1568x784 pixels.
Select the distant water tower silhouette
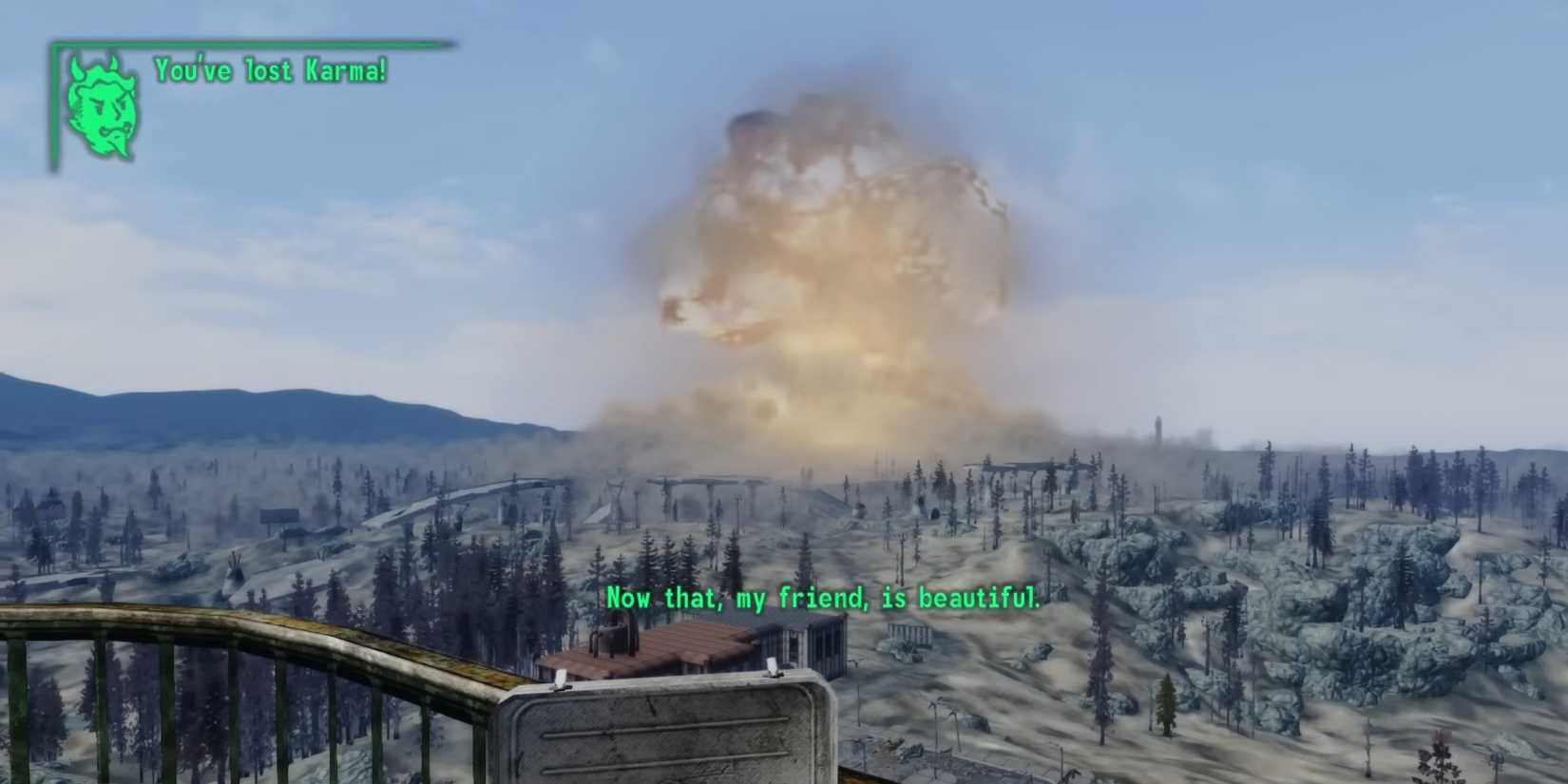point(1157,426)
